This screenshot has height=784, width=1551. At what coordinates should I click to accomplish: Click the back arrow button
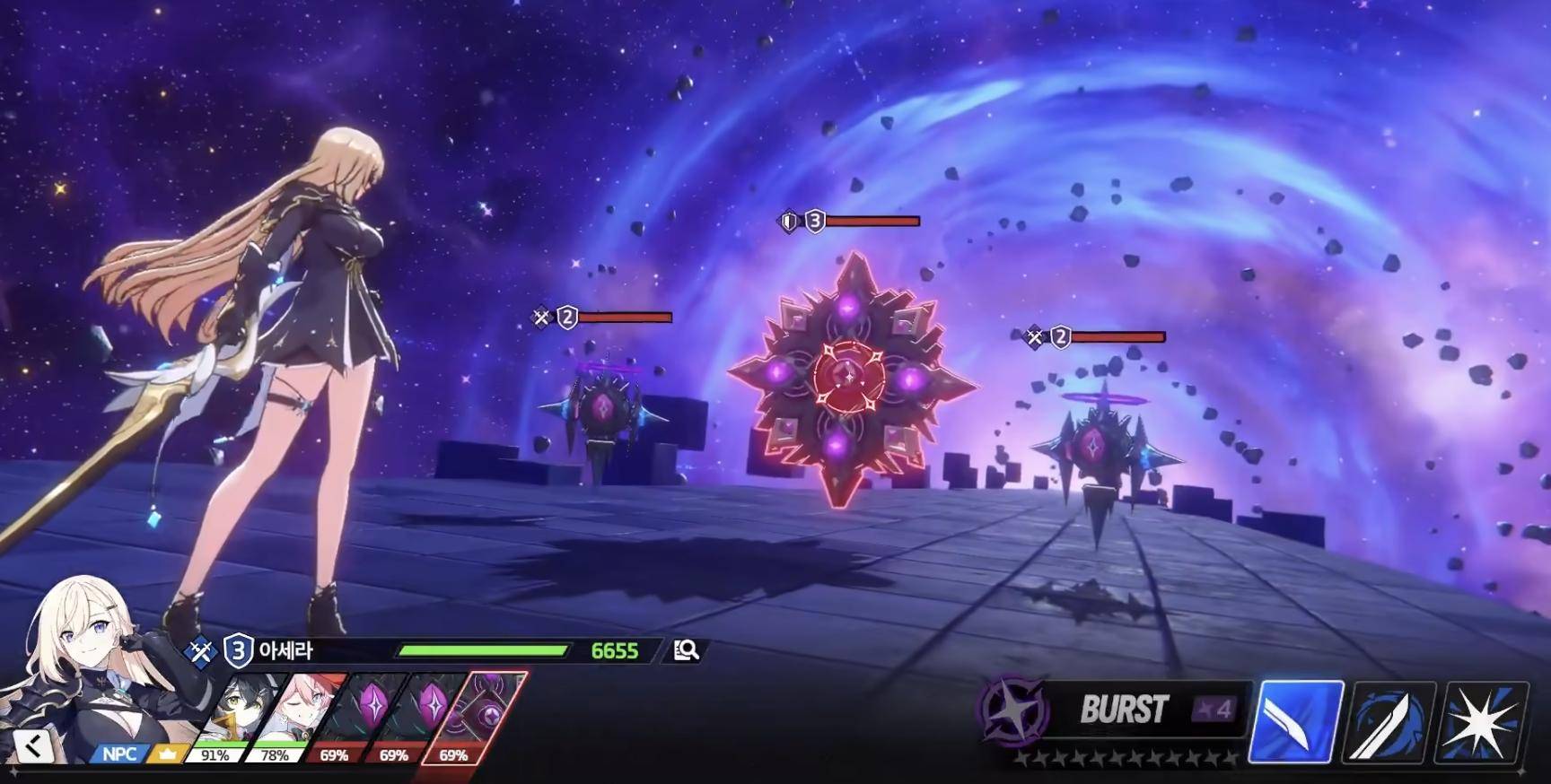pos(33,745)
